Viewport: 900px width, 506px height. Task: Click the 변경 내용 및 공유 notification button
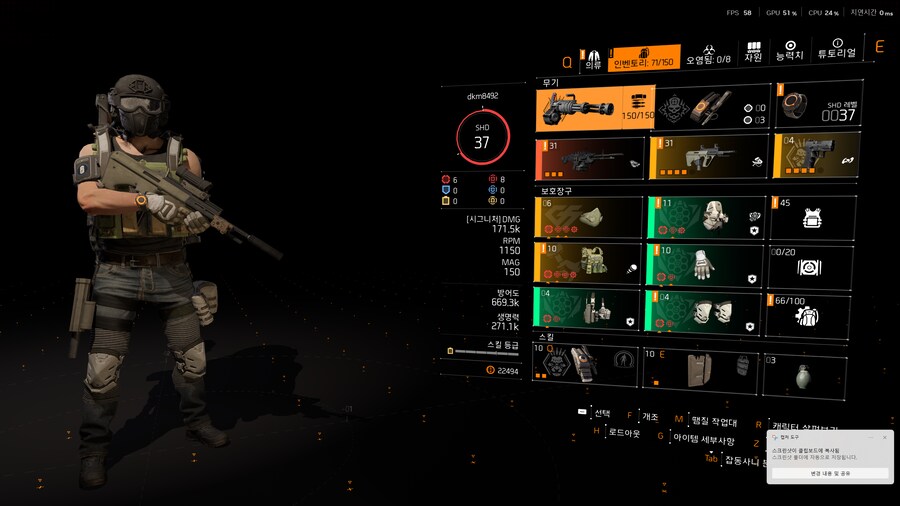(x=830, y=473)
